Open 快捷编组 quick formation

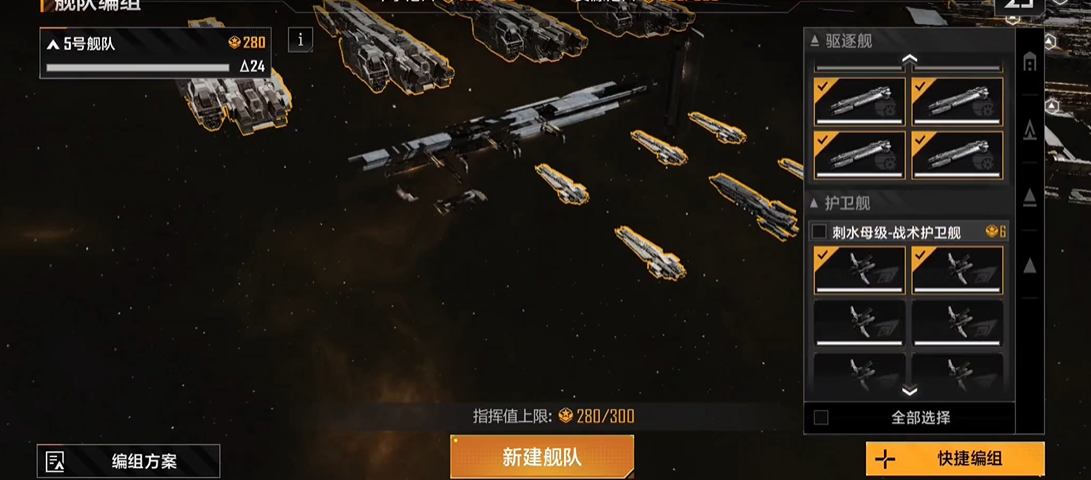point(955,459)
